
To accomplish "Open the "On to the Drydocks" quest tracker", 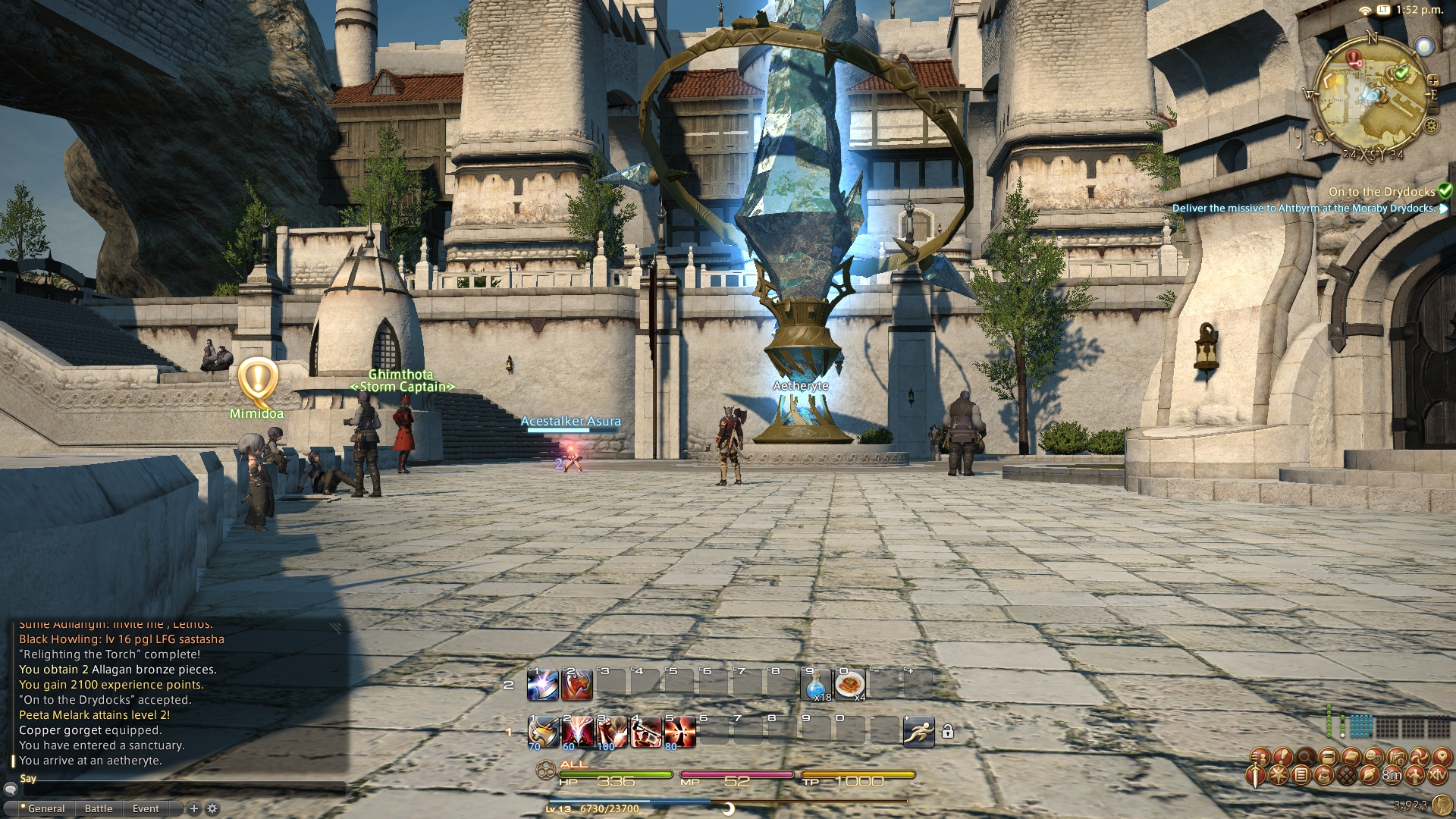I will [x=1381, y=192].
